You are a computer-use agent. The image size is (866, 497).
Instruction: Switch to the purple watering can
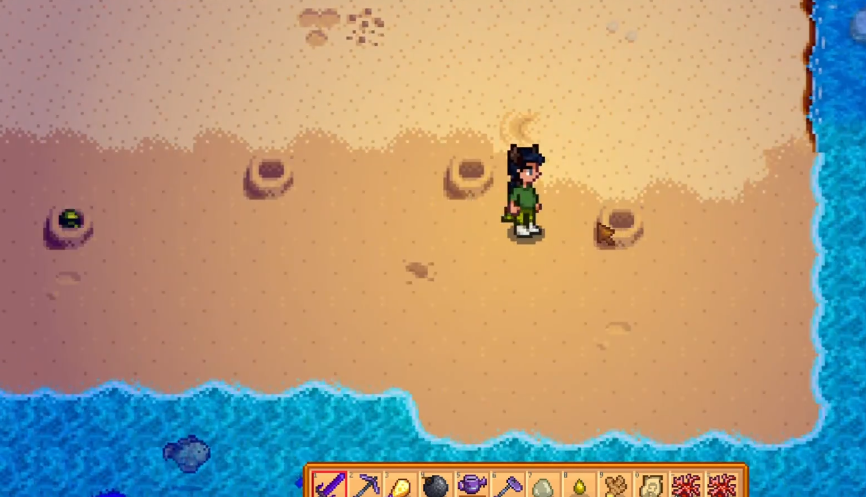(471, 486)
